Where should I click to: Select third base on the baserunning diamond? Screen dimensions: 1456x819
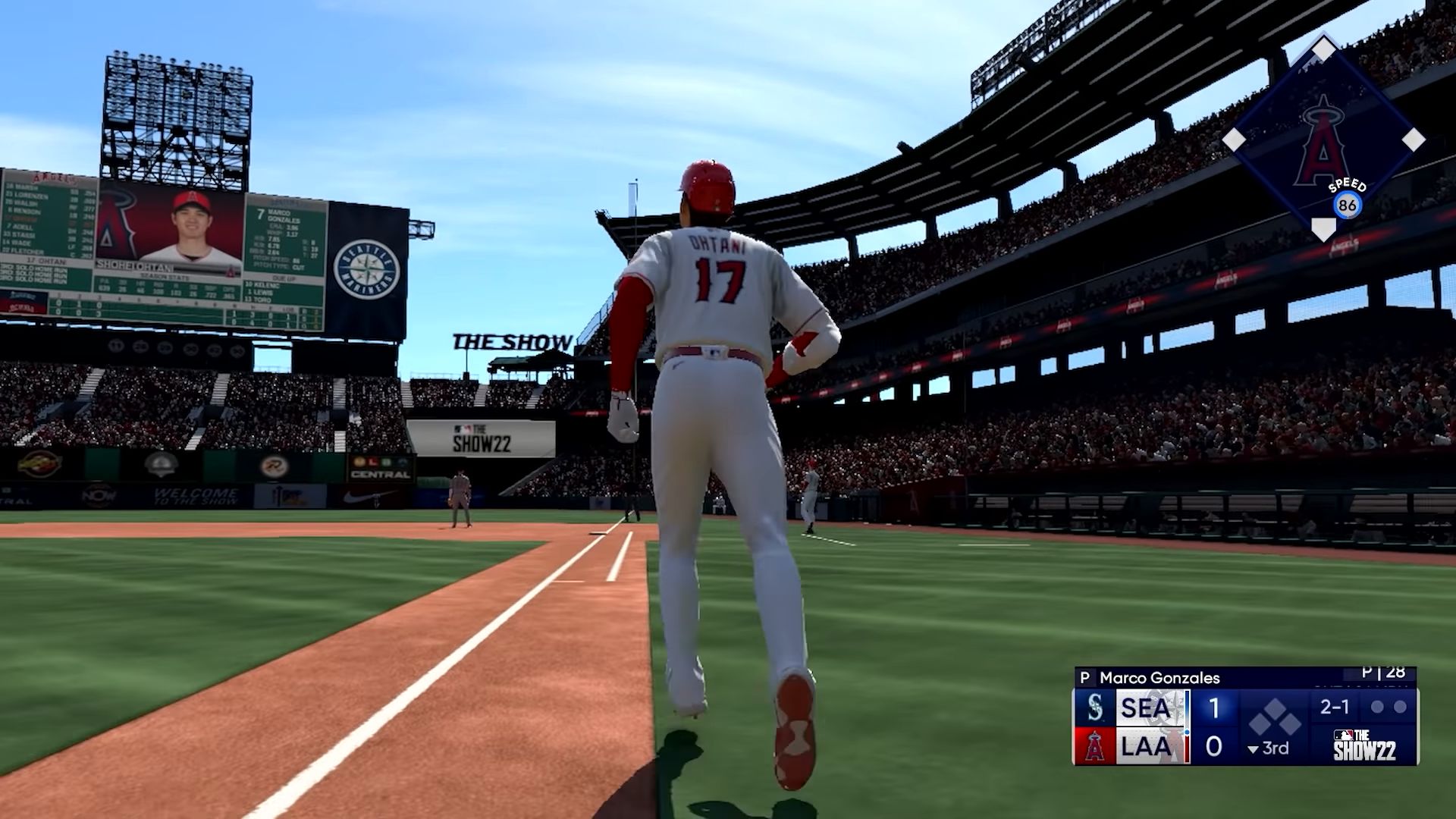pyautogui.click(x=1234, y=140)
